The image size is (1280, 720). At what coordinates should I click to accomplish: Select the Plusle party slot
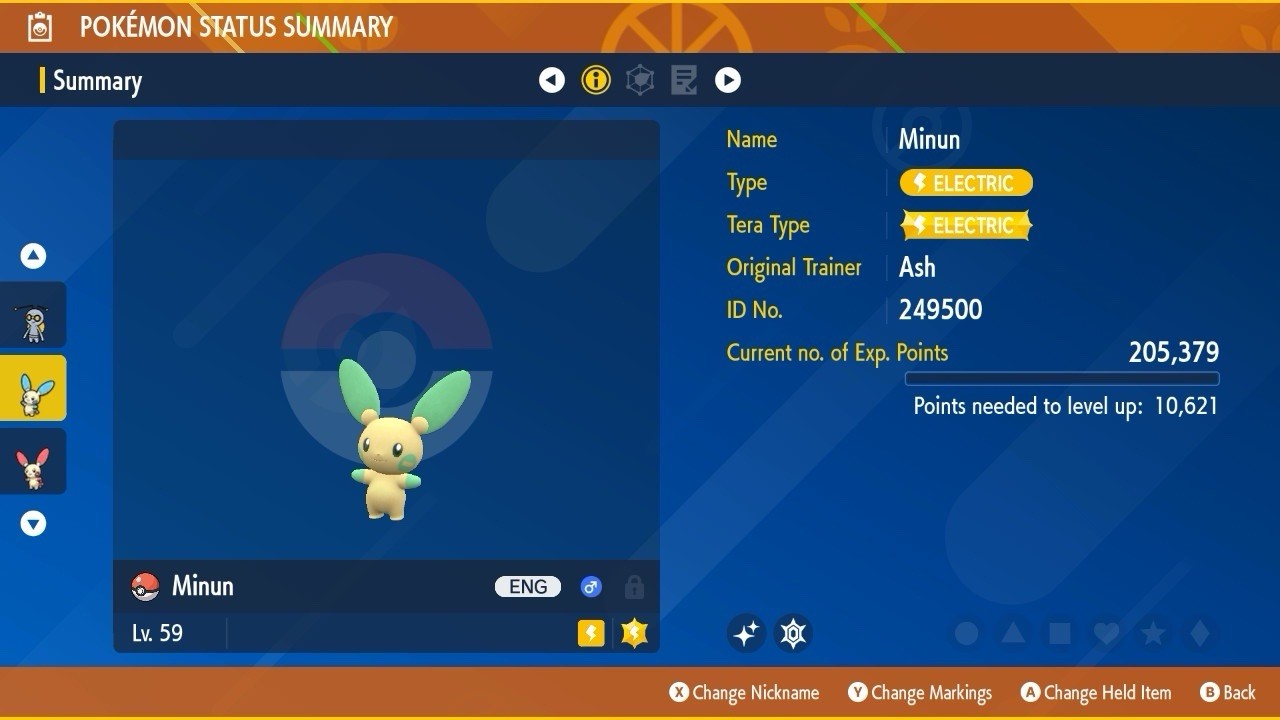point(33,462)
